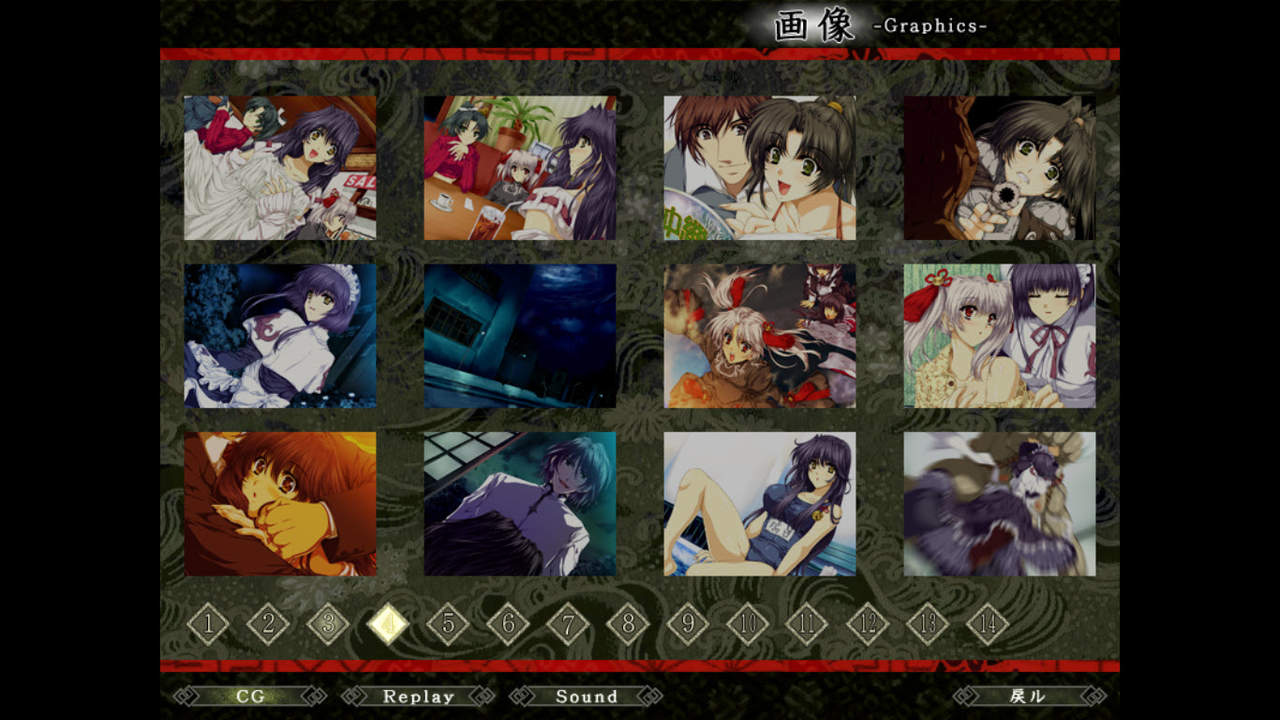
Task: Show the man in white shirt thumbnail
Action: tap(520, 504)
